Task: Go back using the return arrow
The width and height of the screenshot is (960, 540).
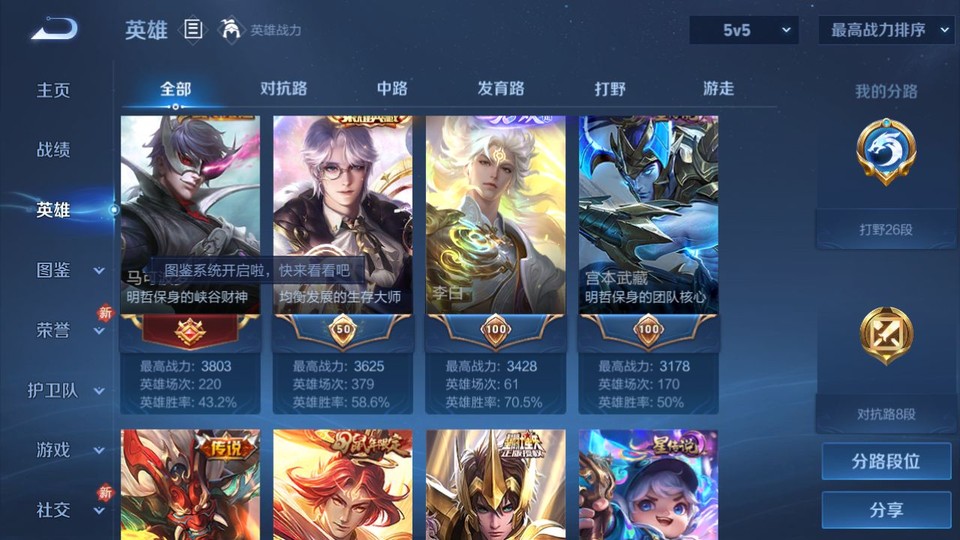Action: pyautogui.click(x=54, y=30)
